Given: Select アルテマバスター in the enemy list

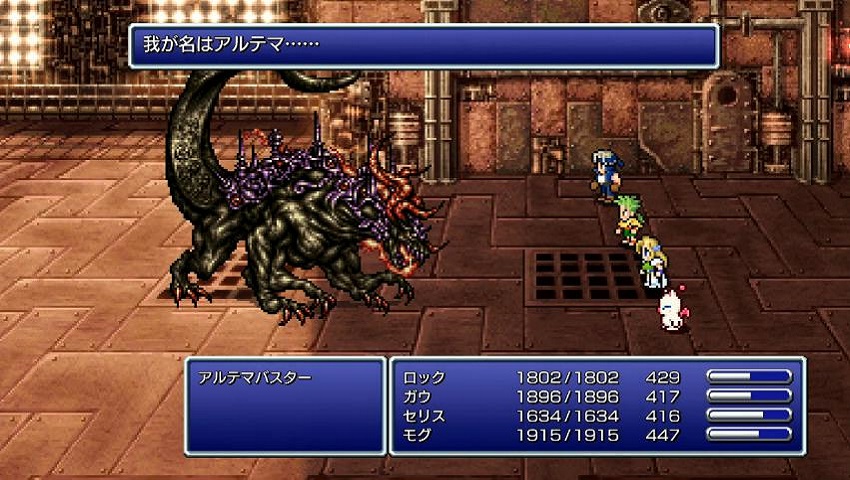Looking at the screenshot, I should (255, 378).
